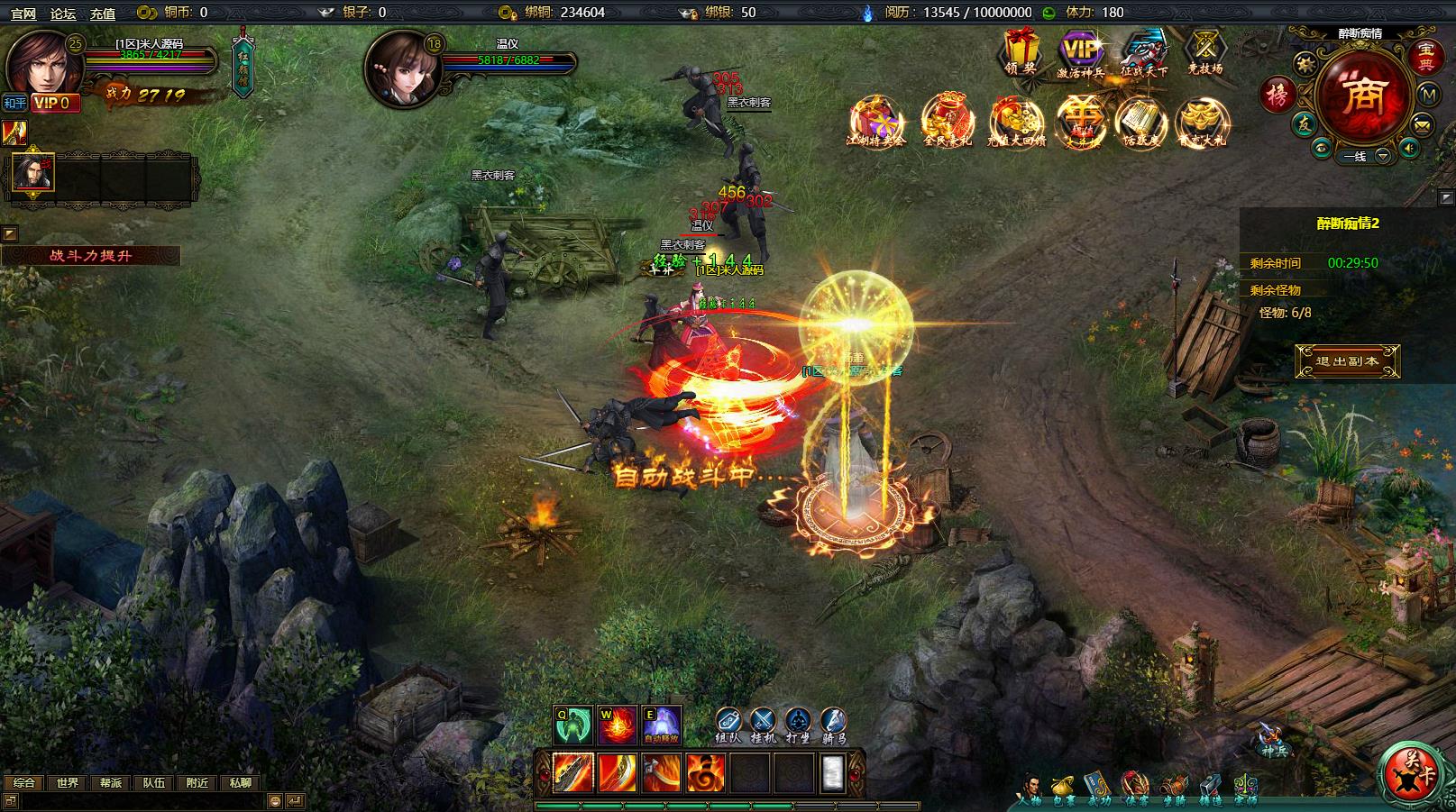Enter the 竞技场 arena
This screenshot has width=1456, height=812.
point(1205,50)
